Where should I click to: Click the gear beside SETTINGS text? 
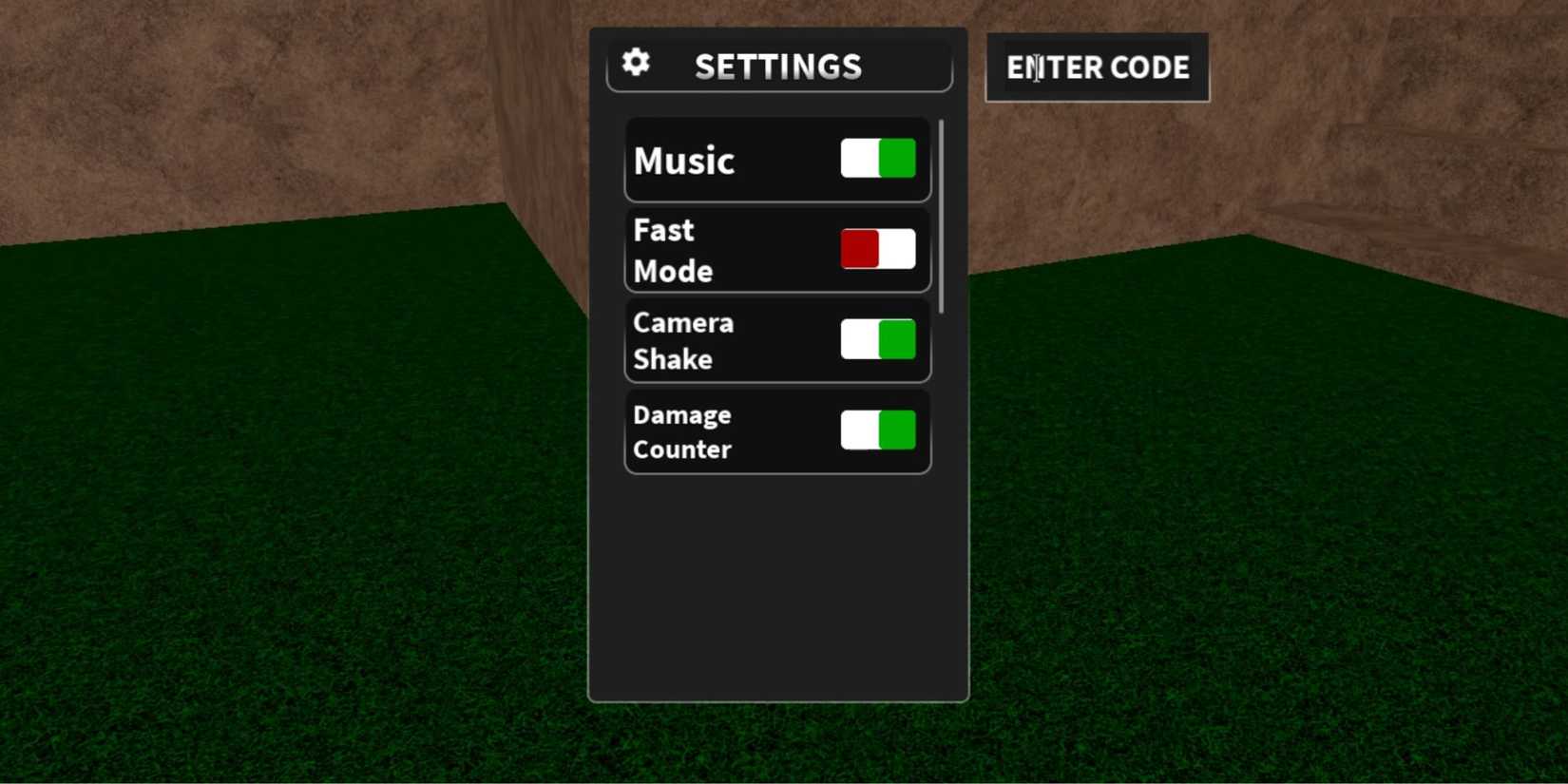pyautogui.click(x=635, y=62)
